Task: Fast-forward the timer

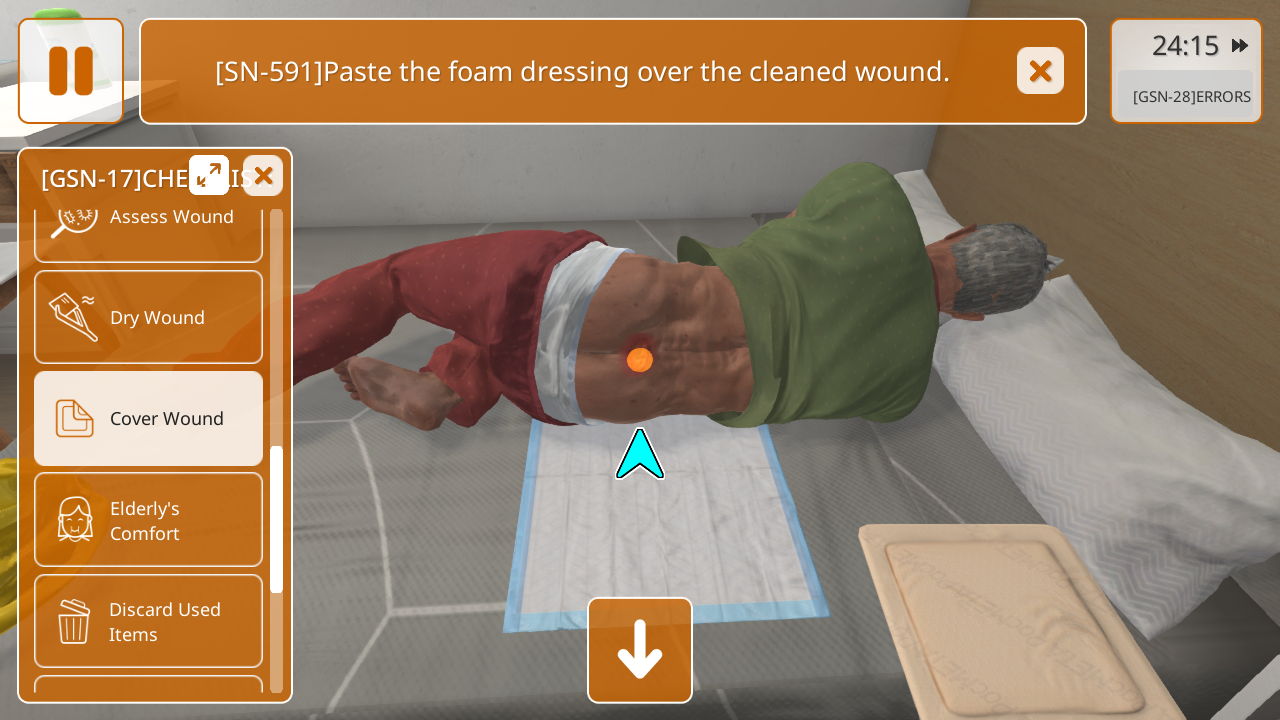Action: pos(1240,46)
